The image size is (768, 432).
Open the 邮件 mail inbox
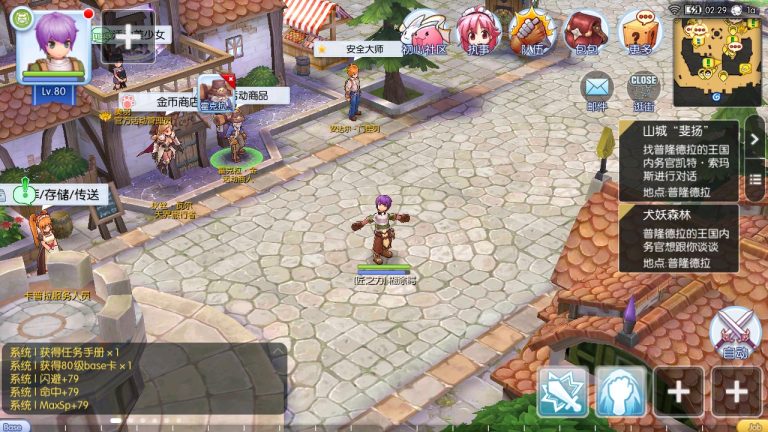click(x=597, y=91)
